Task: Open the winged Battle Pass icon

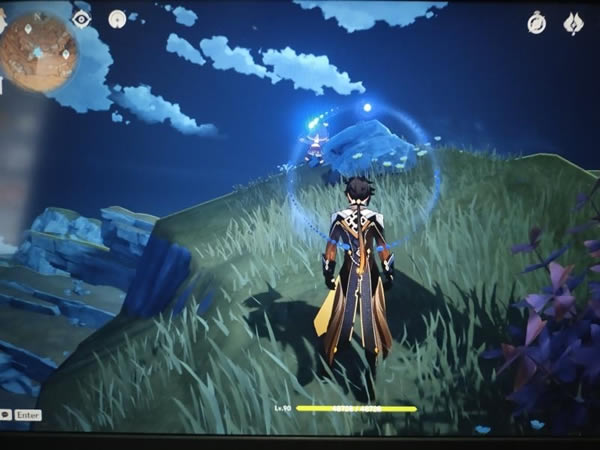Action: tap(574, 22)
